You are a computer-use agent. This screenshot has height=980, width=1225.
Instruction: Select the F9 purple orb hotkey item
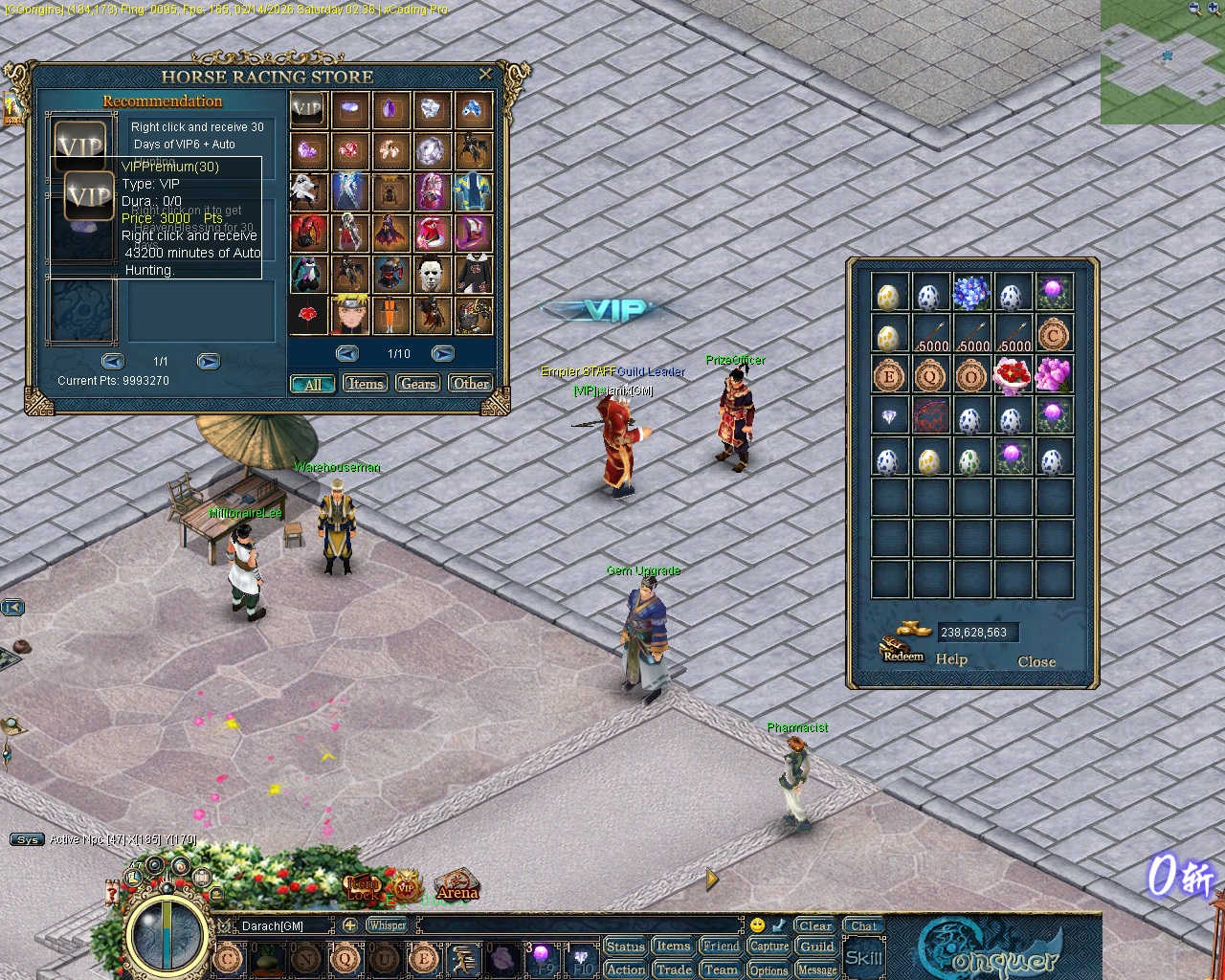pyautogui.click(x=544, y=957)
